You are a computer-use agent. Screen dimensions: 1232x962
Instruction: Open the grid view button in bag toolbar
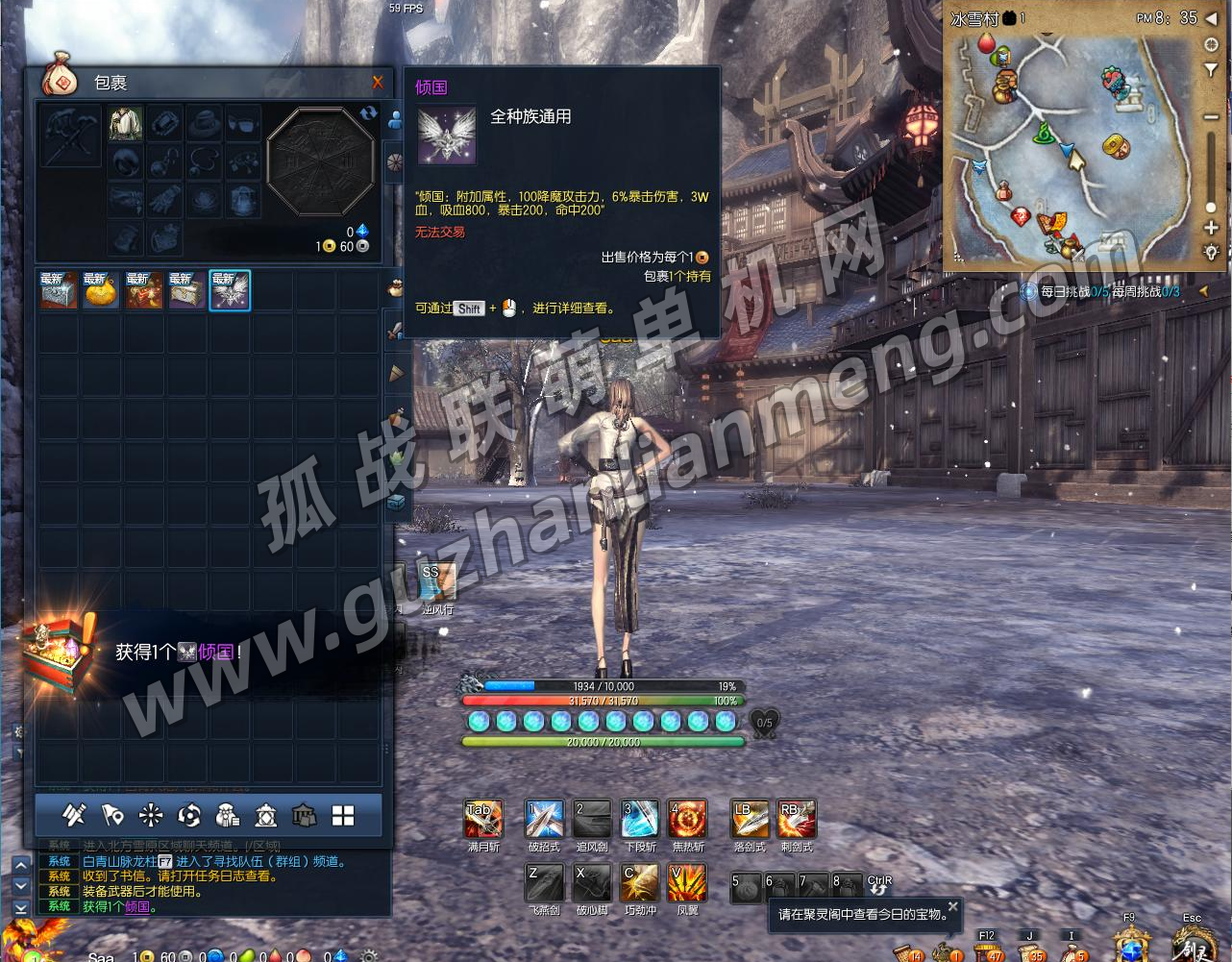coord(343,816)
